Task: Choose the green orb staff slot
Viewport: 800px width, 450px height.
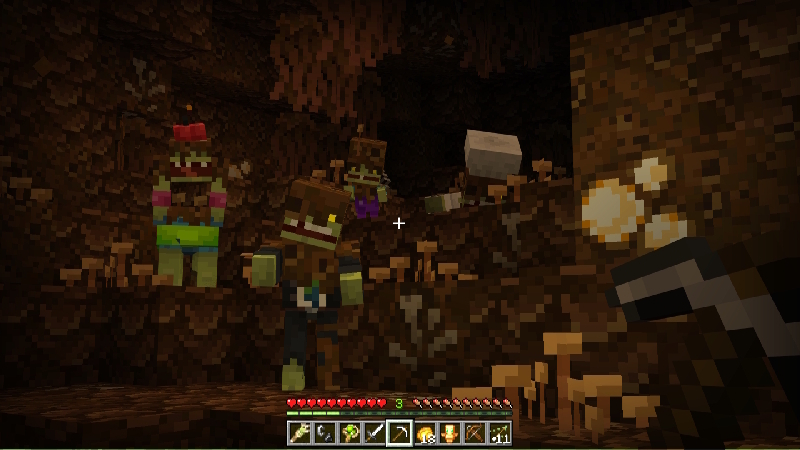Action: coord(349,433)
